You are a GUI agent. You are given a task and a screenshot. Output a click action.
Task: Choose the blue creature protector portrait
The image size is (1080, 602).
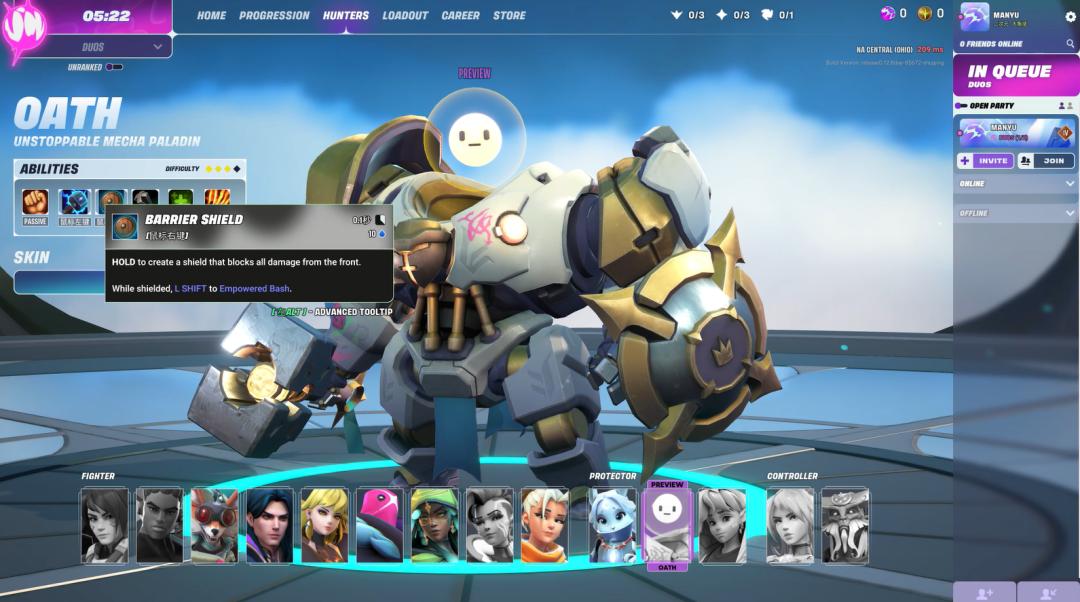tap(612, 525)
